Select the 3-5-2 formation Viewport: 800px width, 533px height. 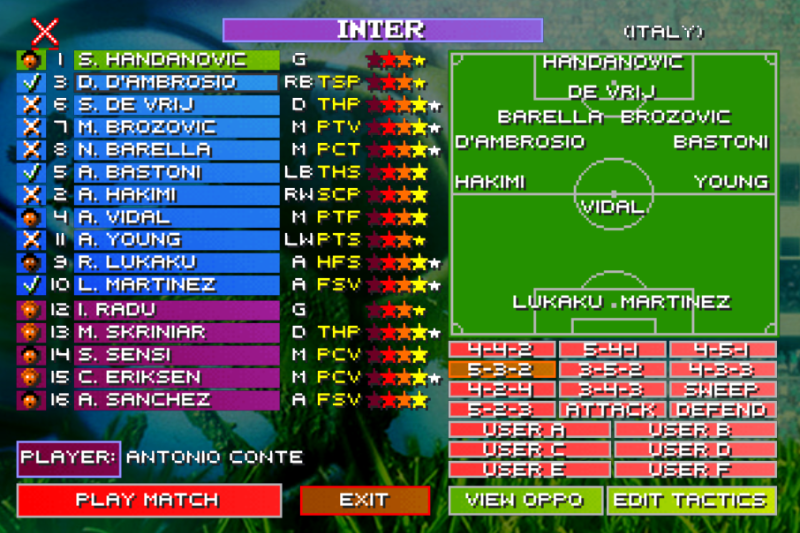(x=612, y=370)
